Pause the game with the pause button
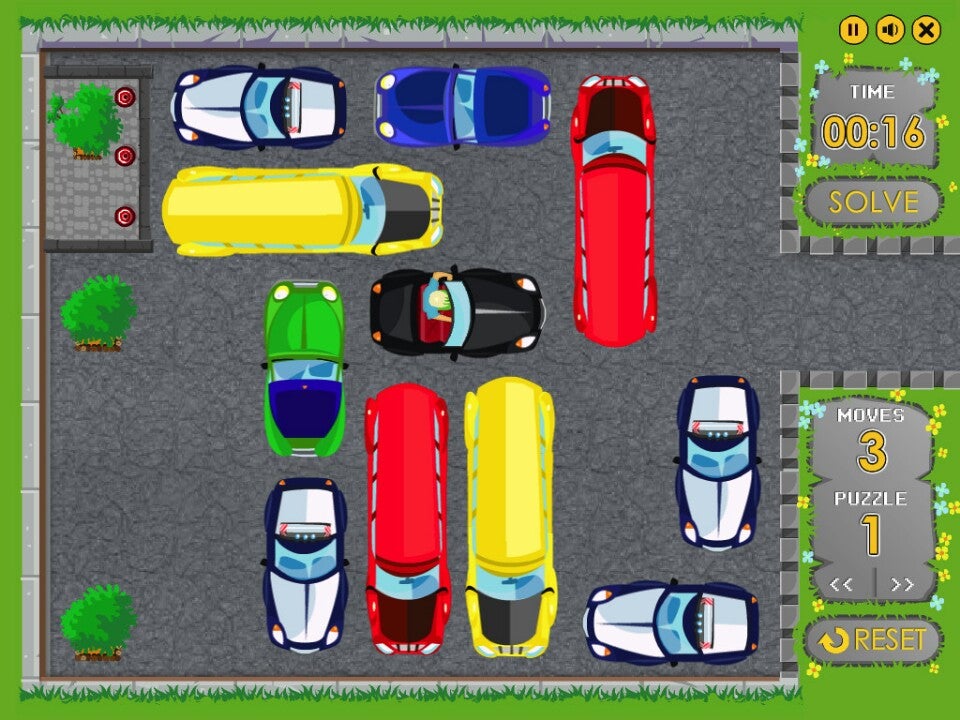Viewport: 960px width, 720px height. [x=852, y=30]
